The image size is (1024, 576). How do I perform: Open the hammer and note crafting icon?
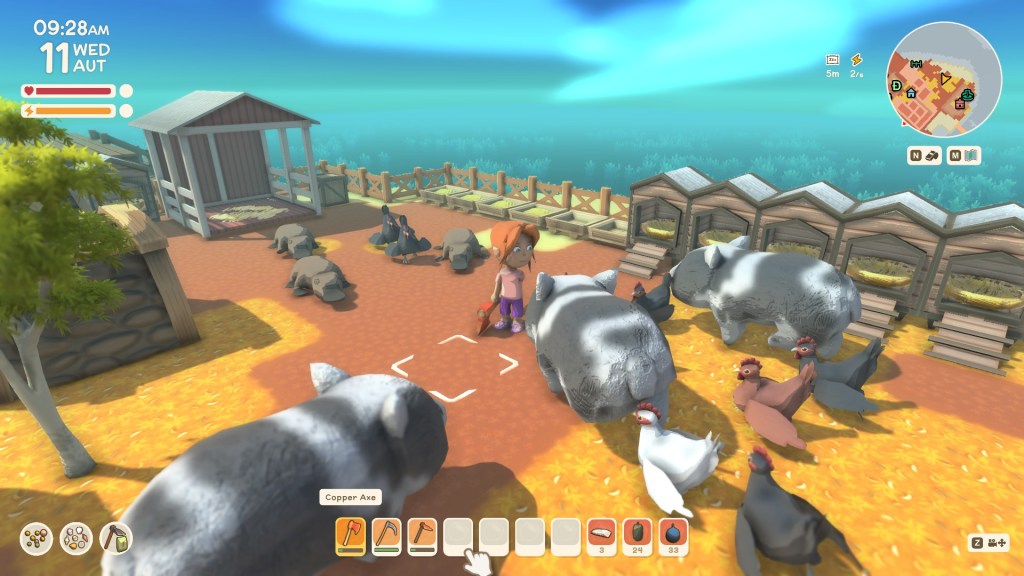pos(115,539)
